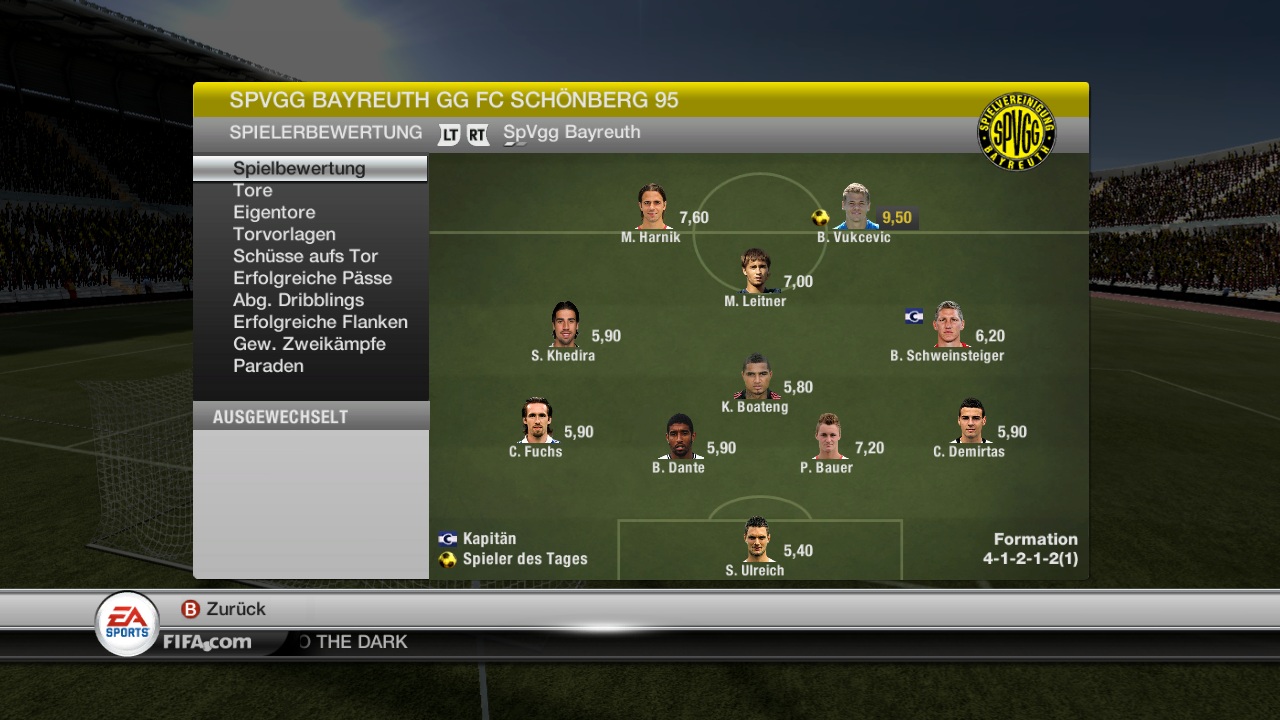Show the Paraden statistics

268,366
